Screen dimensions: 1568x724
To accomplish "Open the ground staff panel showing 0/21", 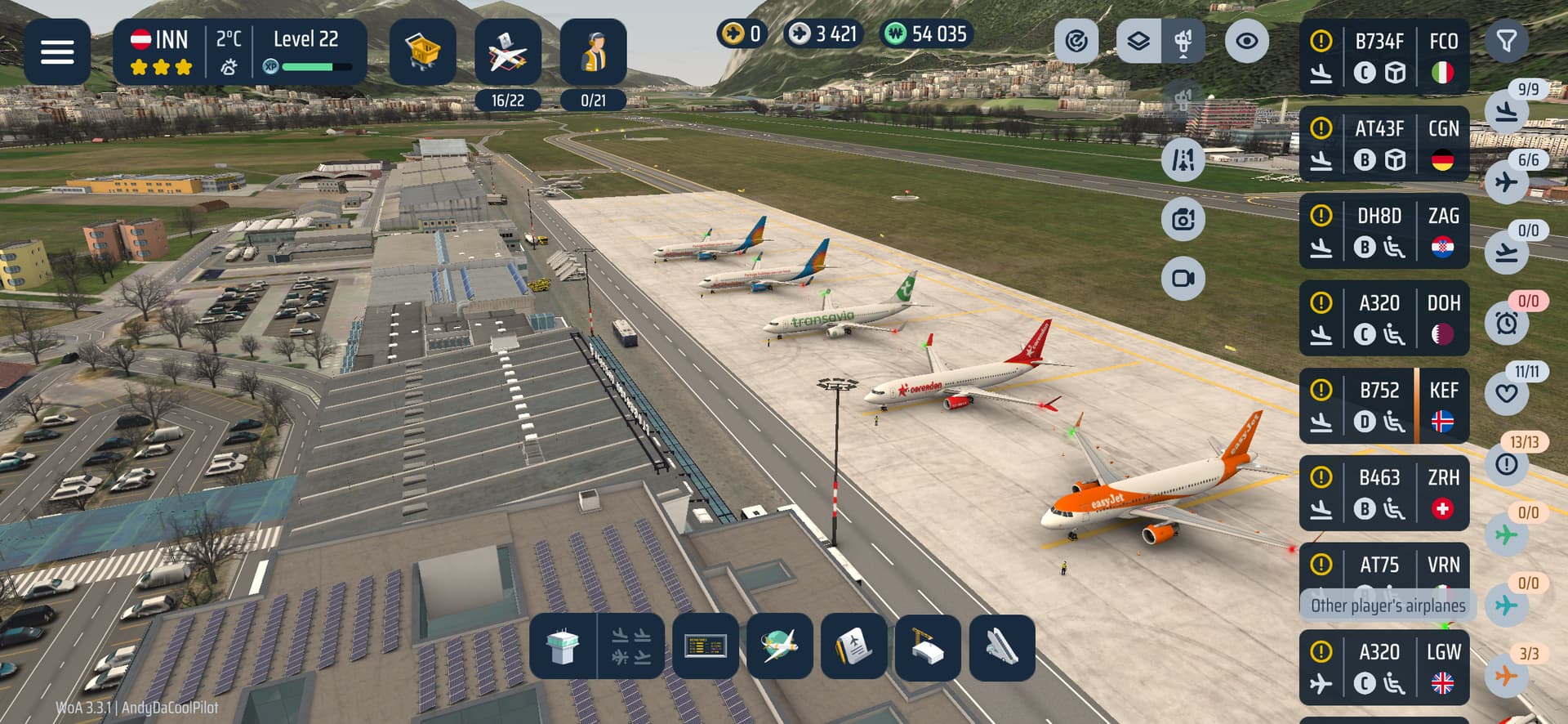I will point(593,54).
